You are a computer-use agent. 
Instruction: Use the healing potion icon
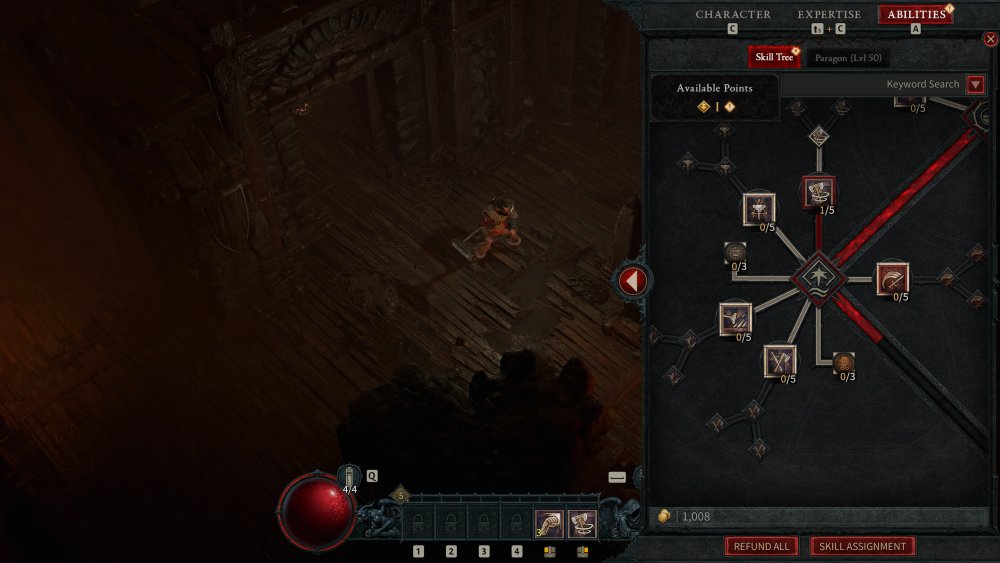(x=348, y=477)
